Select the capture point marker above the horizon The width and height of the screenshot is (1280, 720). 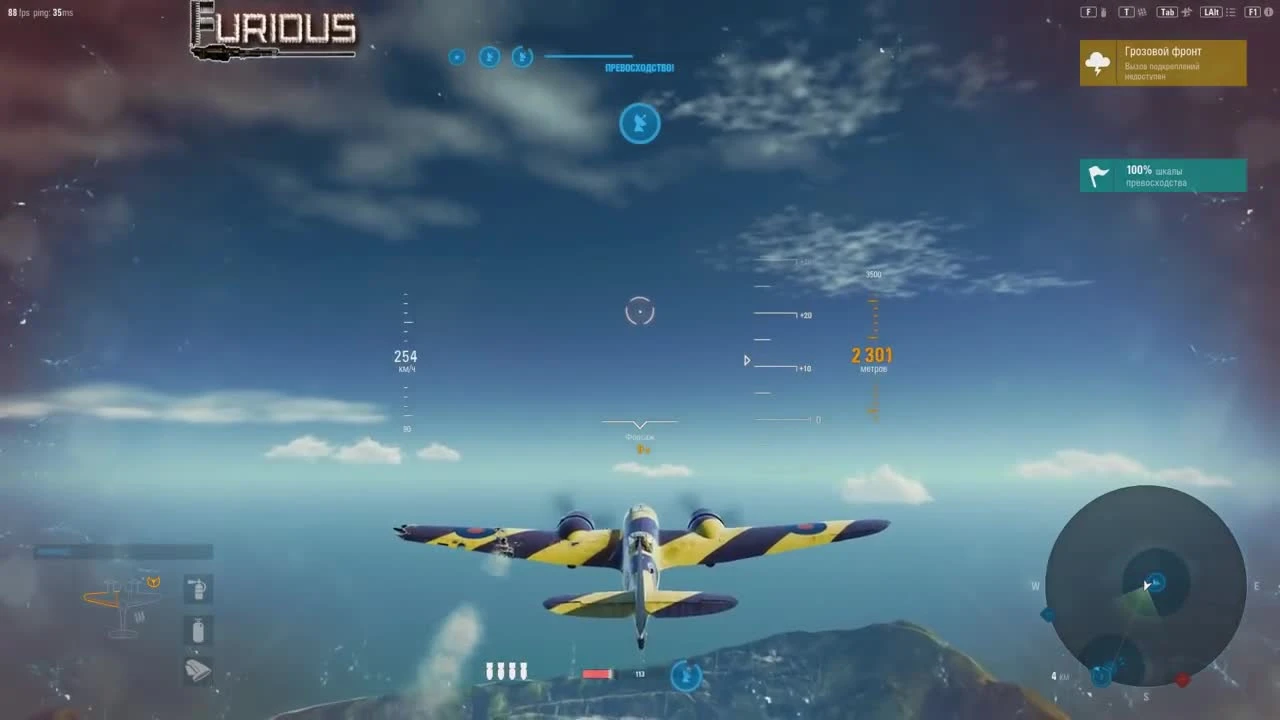(x=640, y=123)
